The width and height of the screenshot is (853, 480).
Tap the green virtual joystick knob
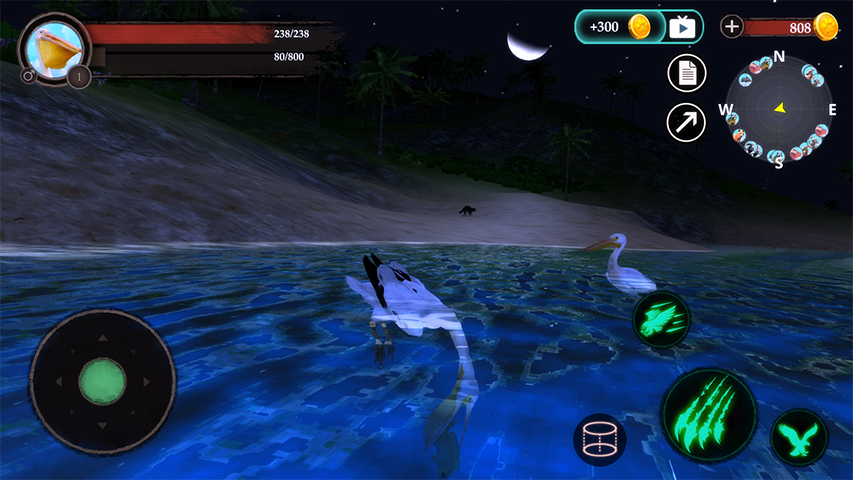click(x=102, y=381)
